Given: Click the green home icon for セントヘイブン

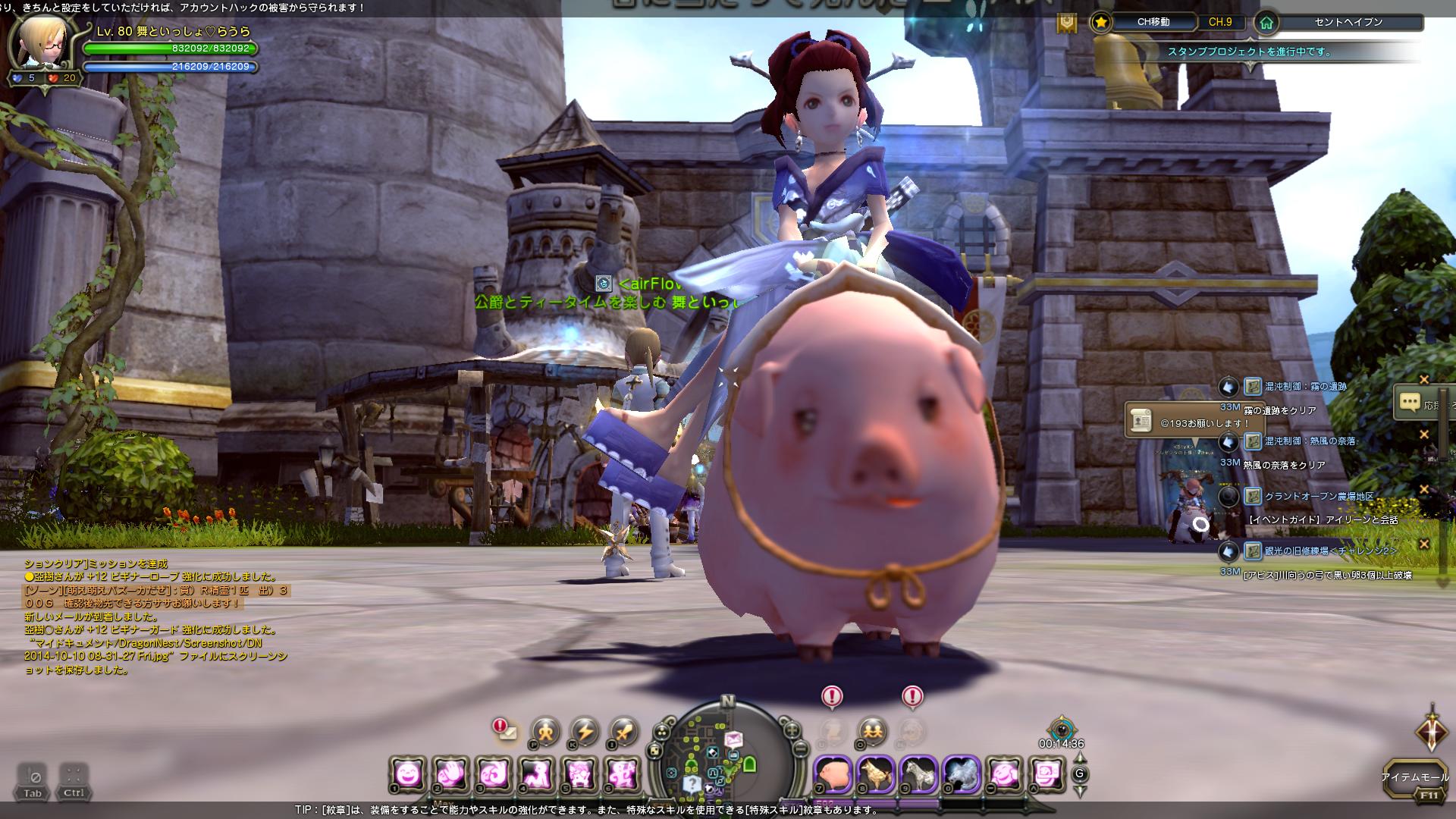Looking at the screenshot, I should coord(1266,22).
